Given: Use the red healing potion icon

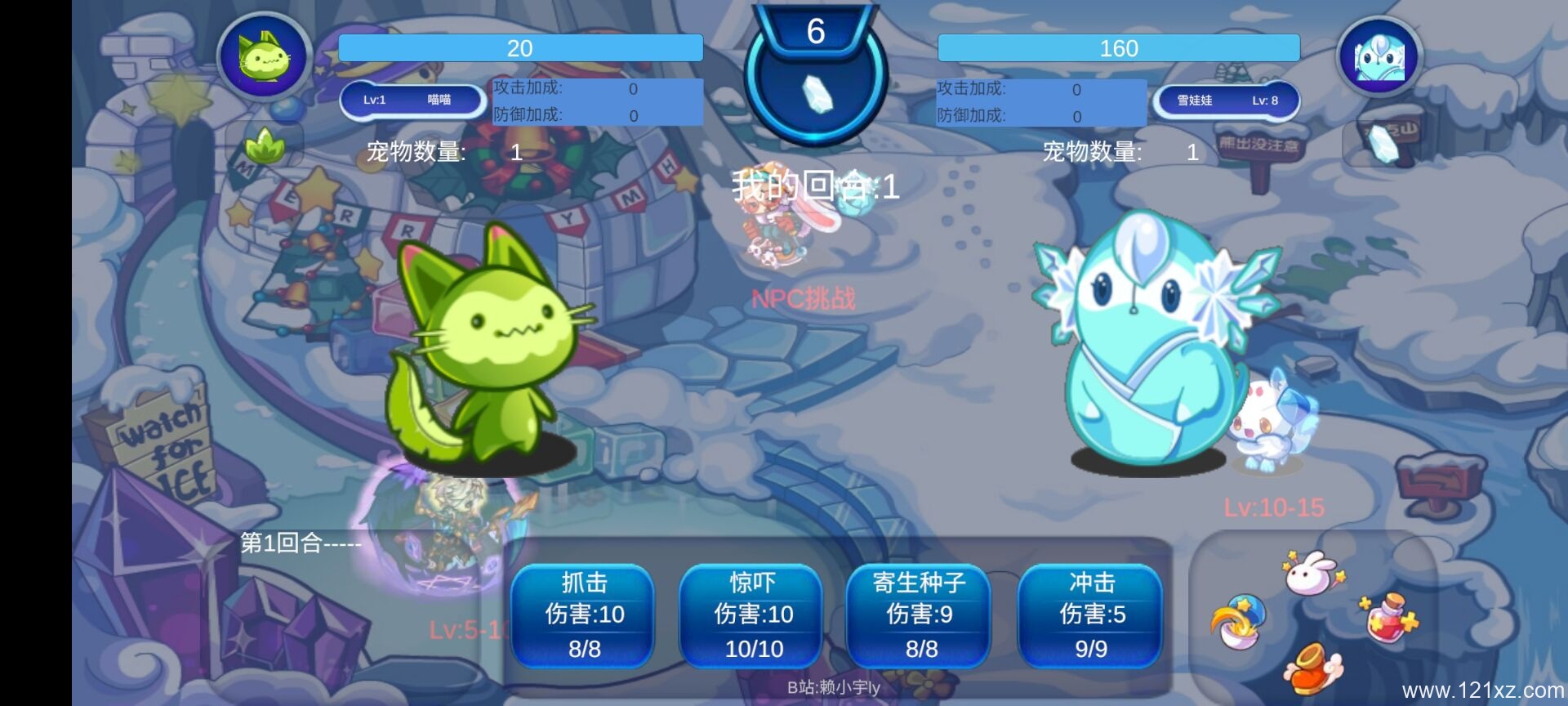Looking at the screenshot, I should tap(1389, 618).
